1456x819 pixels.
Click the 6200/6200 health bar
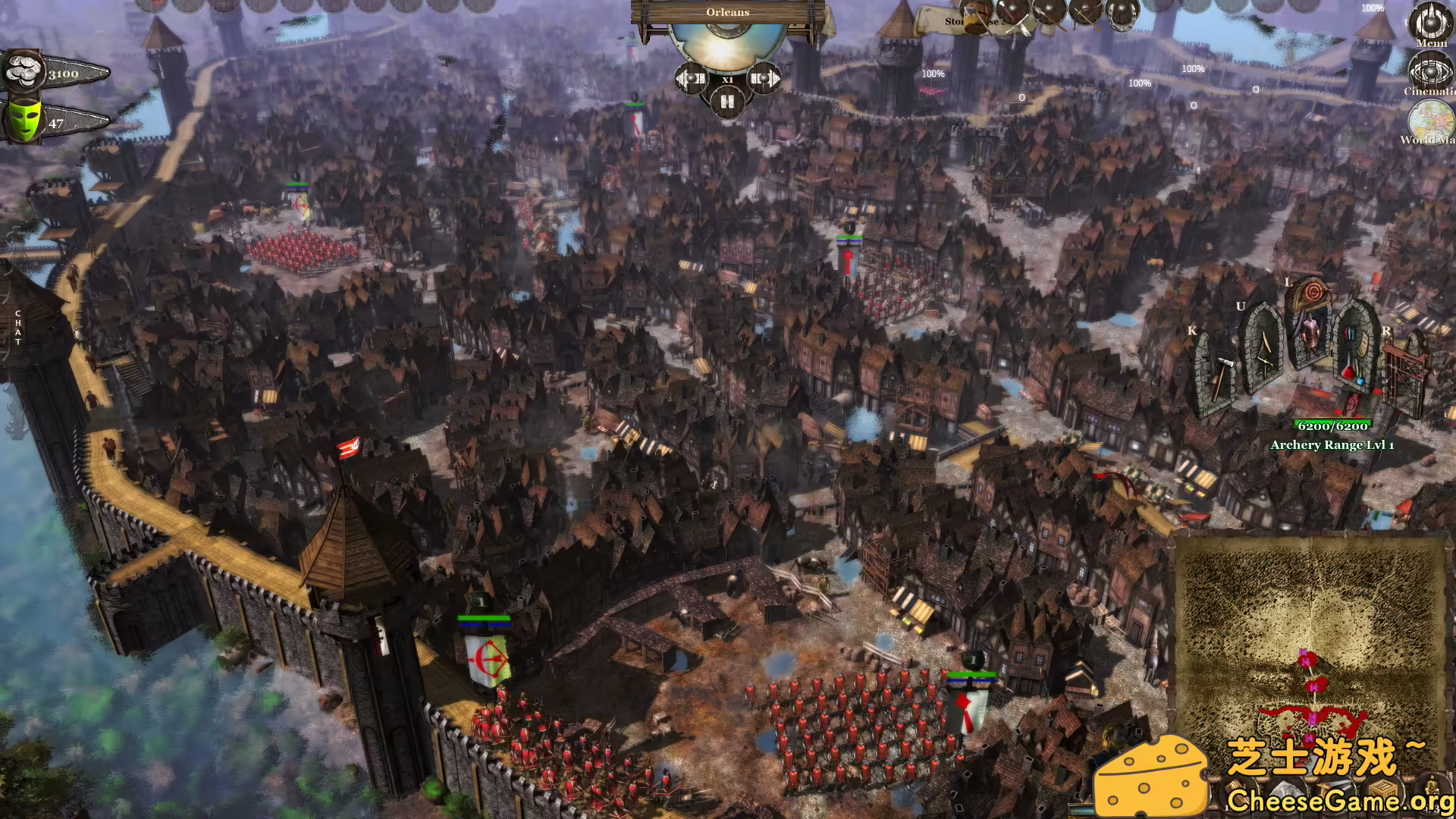[1332, 425]
